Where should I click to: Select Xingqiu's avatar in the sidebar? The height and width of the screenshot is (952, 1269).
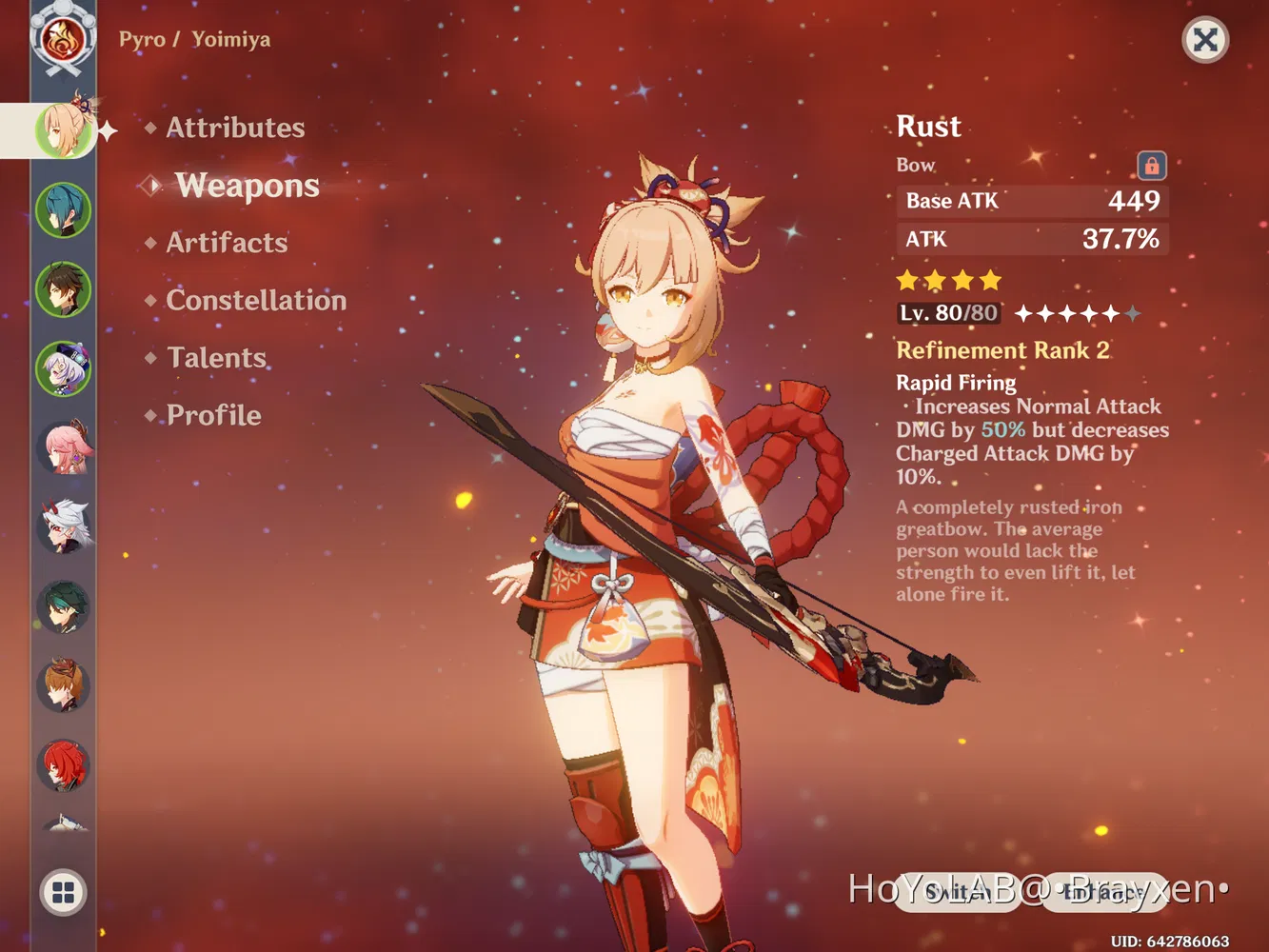point(63,209)
